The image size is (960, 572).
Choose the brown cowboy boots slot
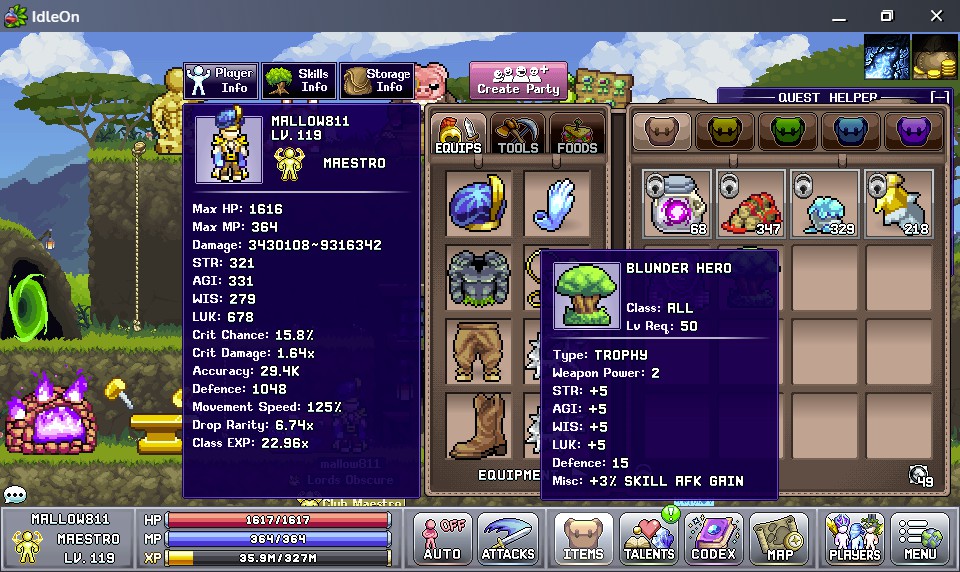coord(478,426)
